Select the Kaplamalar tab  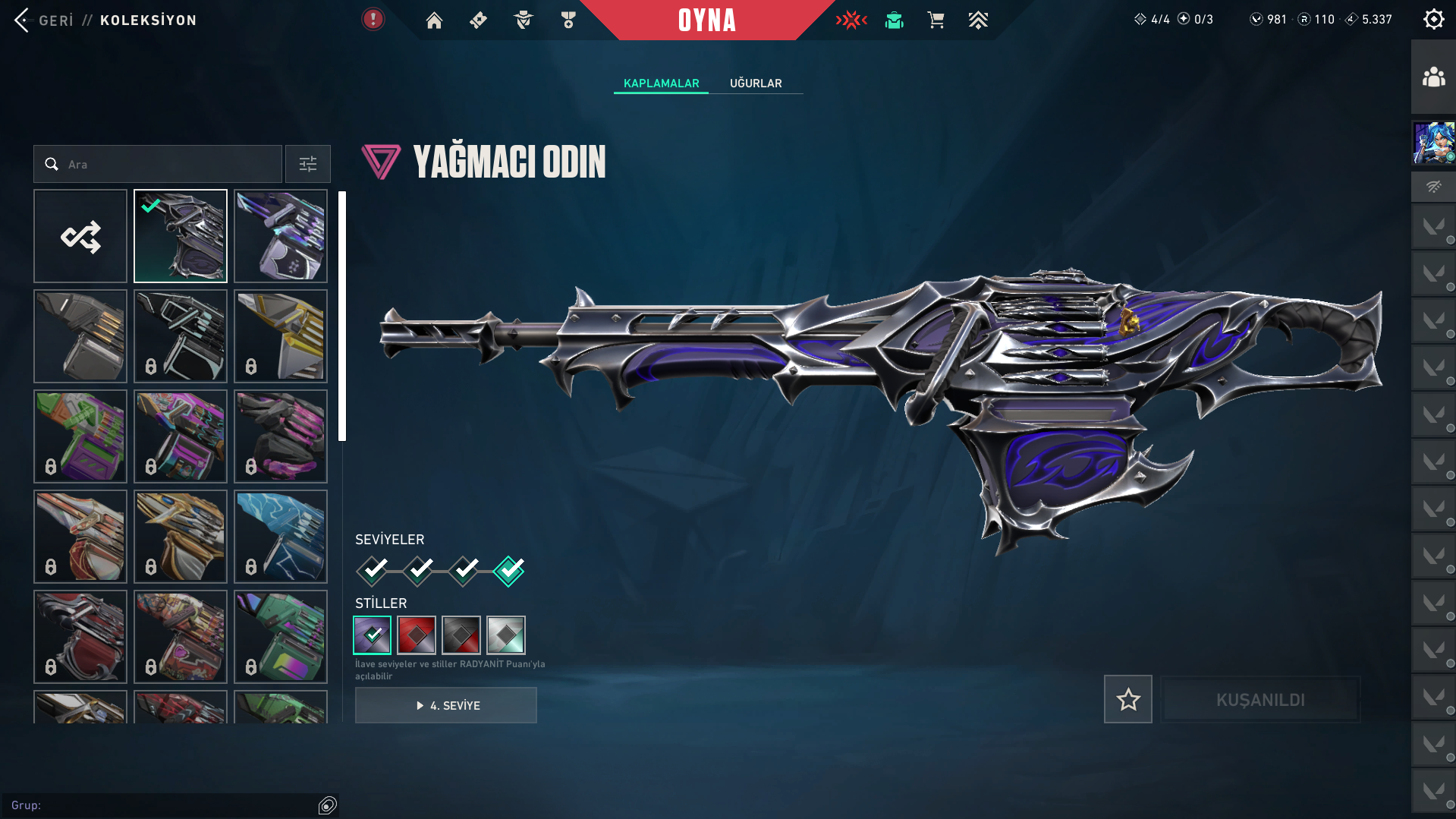pyautogui.click(x=661, y=83)
